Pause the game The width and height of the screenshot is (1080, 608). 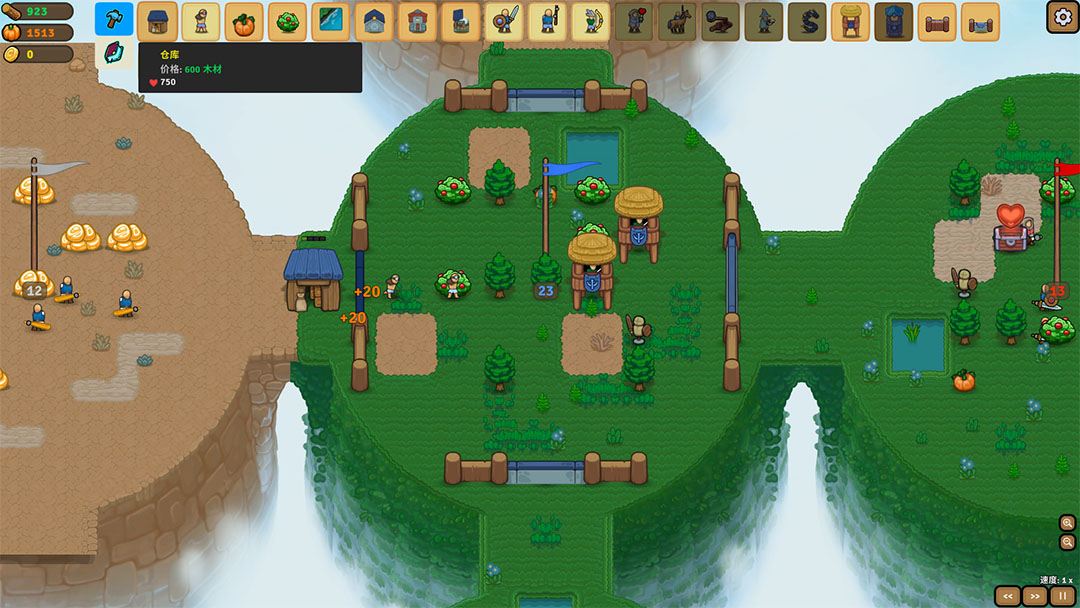[x=1062, y=596]
